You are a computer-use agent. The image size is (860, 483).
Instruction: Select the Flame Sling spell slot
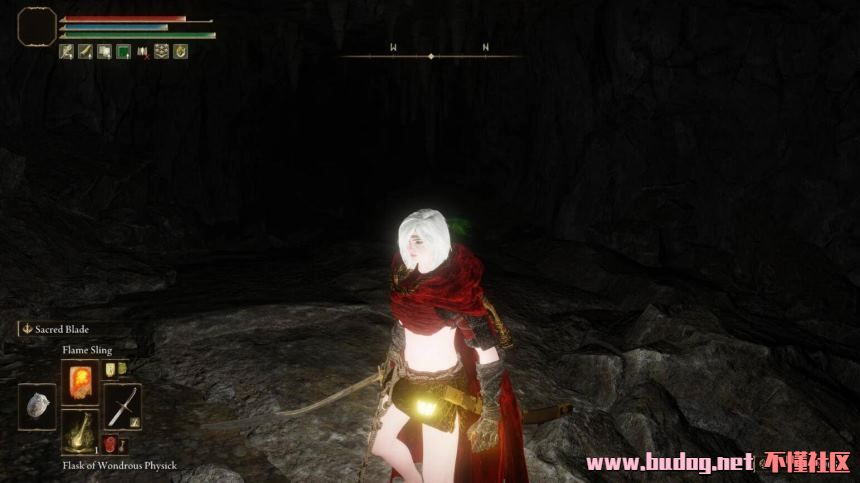(80, 381)
